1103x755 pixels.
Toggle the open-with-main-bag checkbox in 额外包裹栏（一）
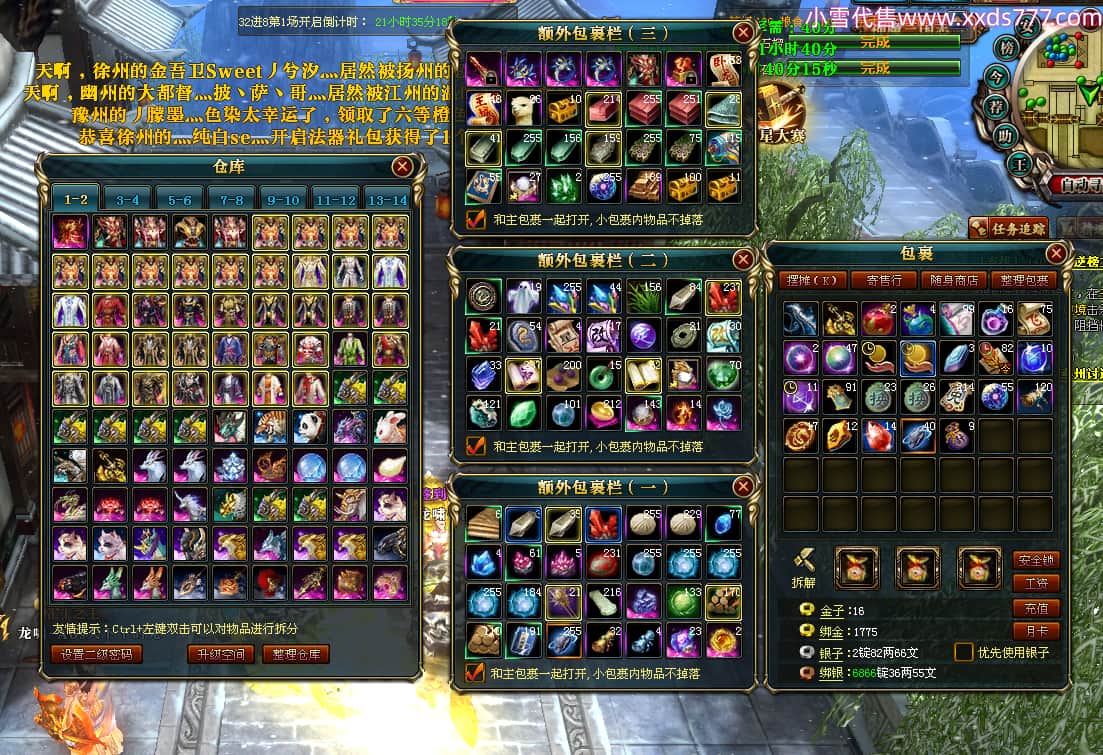[476, 673]
